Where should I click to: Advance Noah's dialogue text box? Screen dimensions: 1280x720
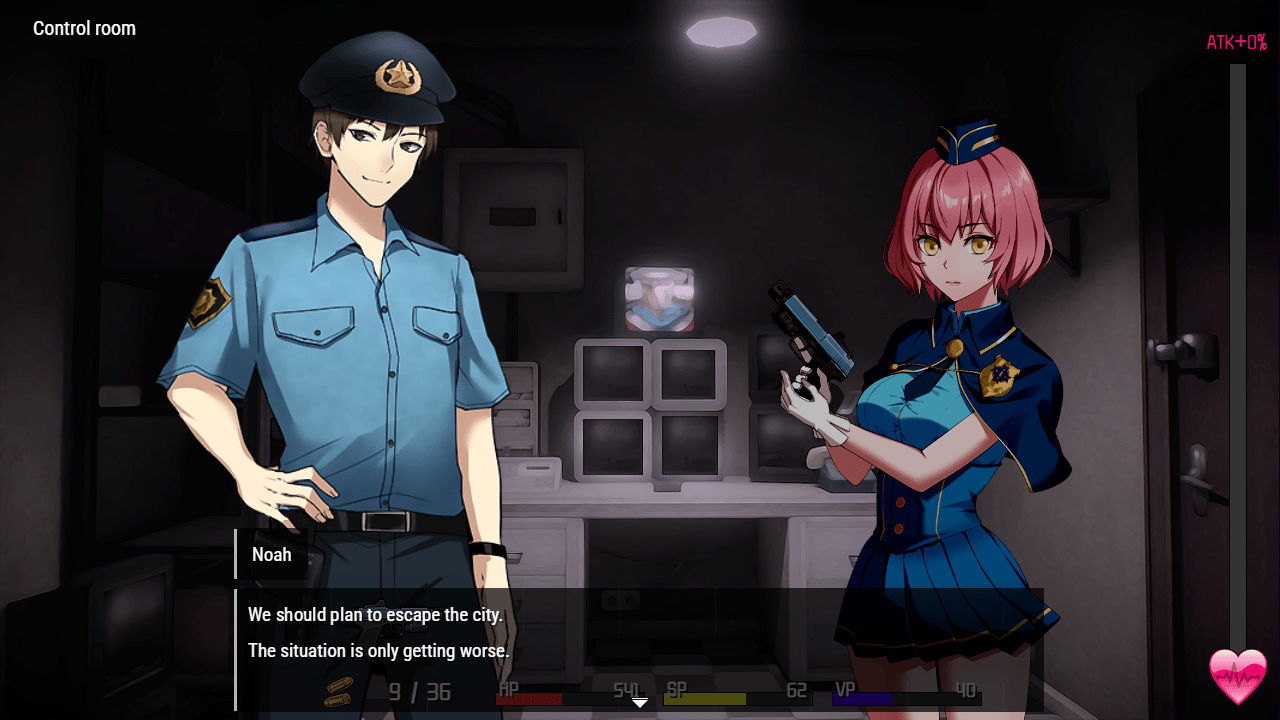click(x=640, y=634)
